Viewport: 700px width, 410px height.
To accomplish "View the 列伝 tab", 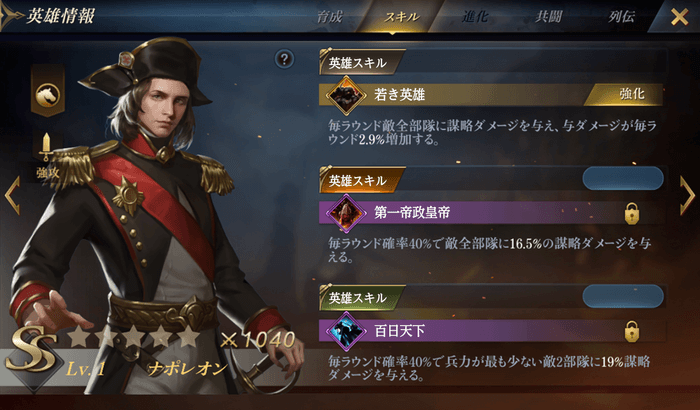I will pos(622,17).
